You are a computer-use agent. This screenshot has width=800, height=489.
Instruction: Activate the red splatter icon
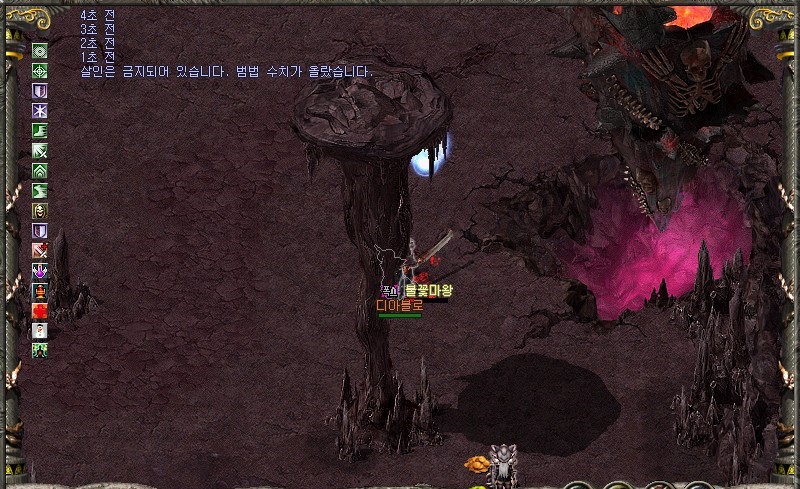[40, 311]
